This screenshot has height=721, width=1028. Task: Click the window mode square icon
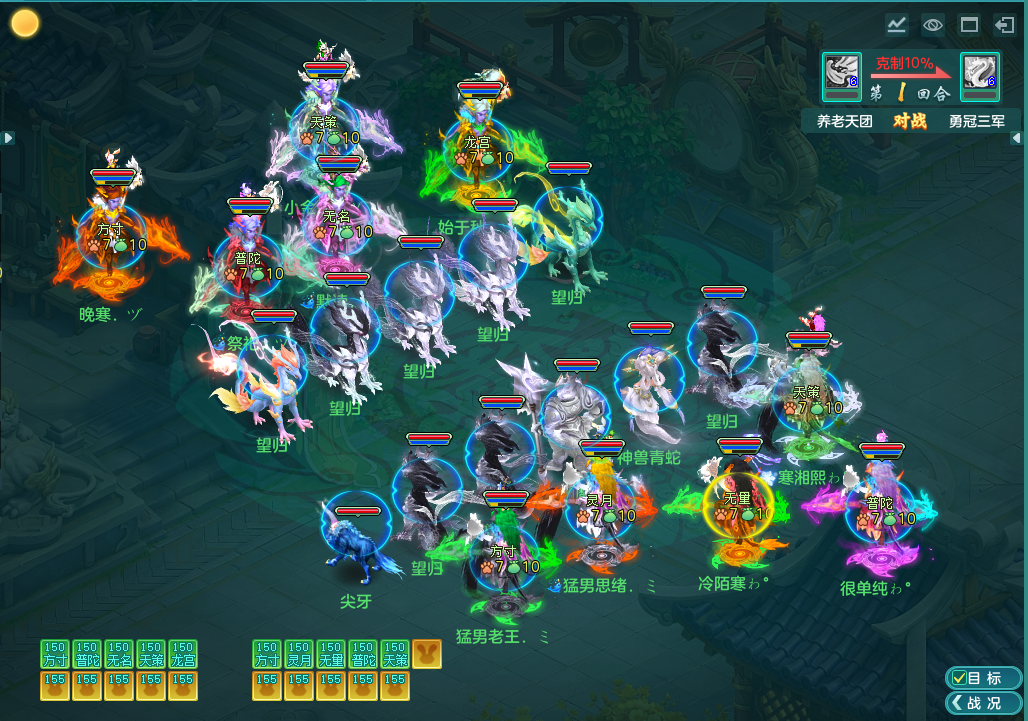click(968, 25)
